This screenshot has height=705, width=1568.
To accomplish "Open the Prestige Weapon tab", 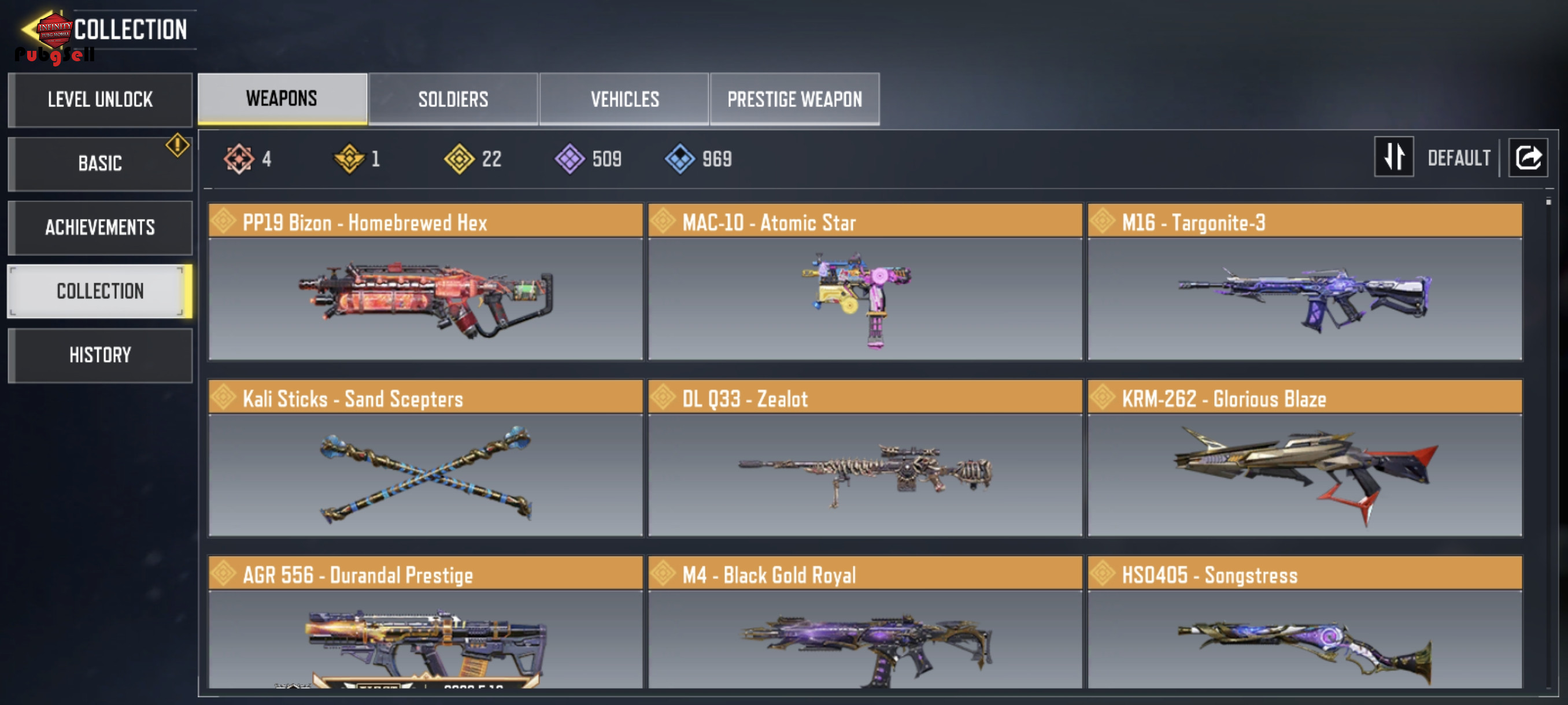I will tap(794, 99).
